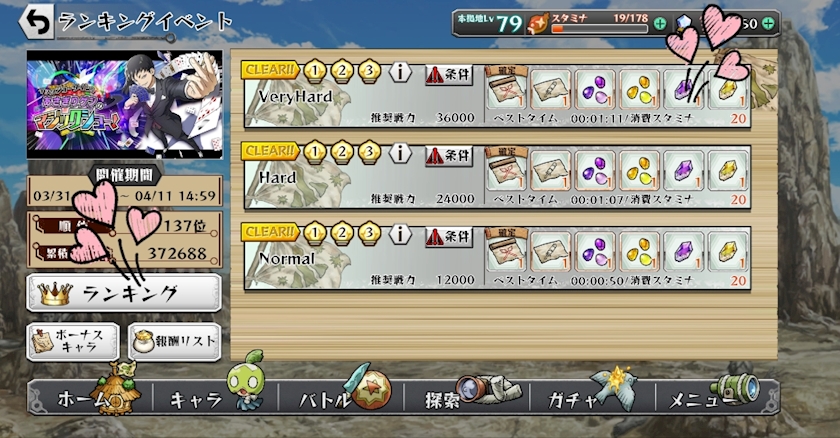Open the 探索 exploration menu
Image resolution: width=840 pixels, height=438 pixels.
click(462, 400)
